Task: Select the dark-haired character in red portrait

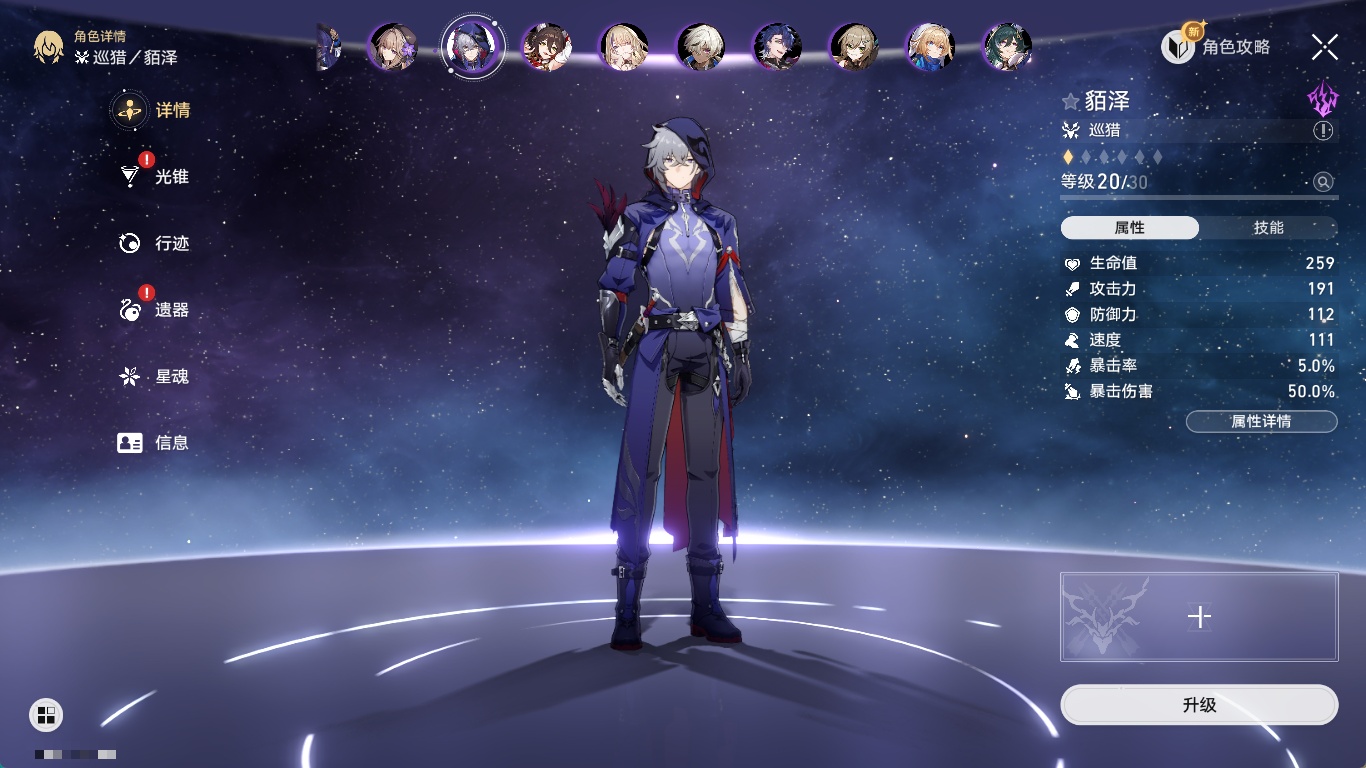Action: click(547, 47)
